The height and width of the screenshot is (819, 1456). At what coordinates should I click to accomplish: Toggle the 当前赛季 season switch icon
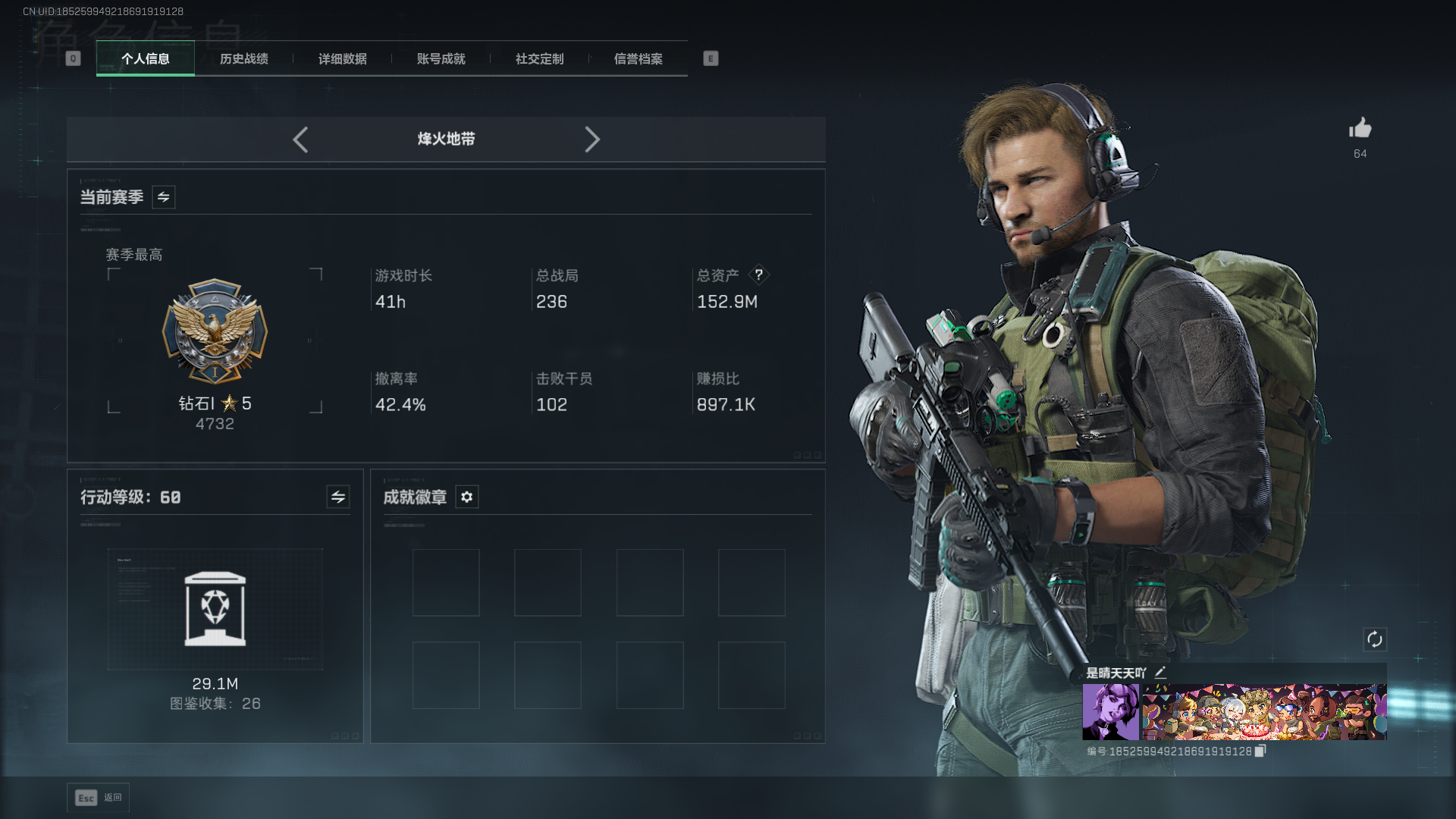click(164, 197)
